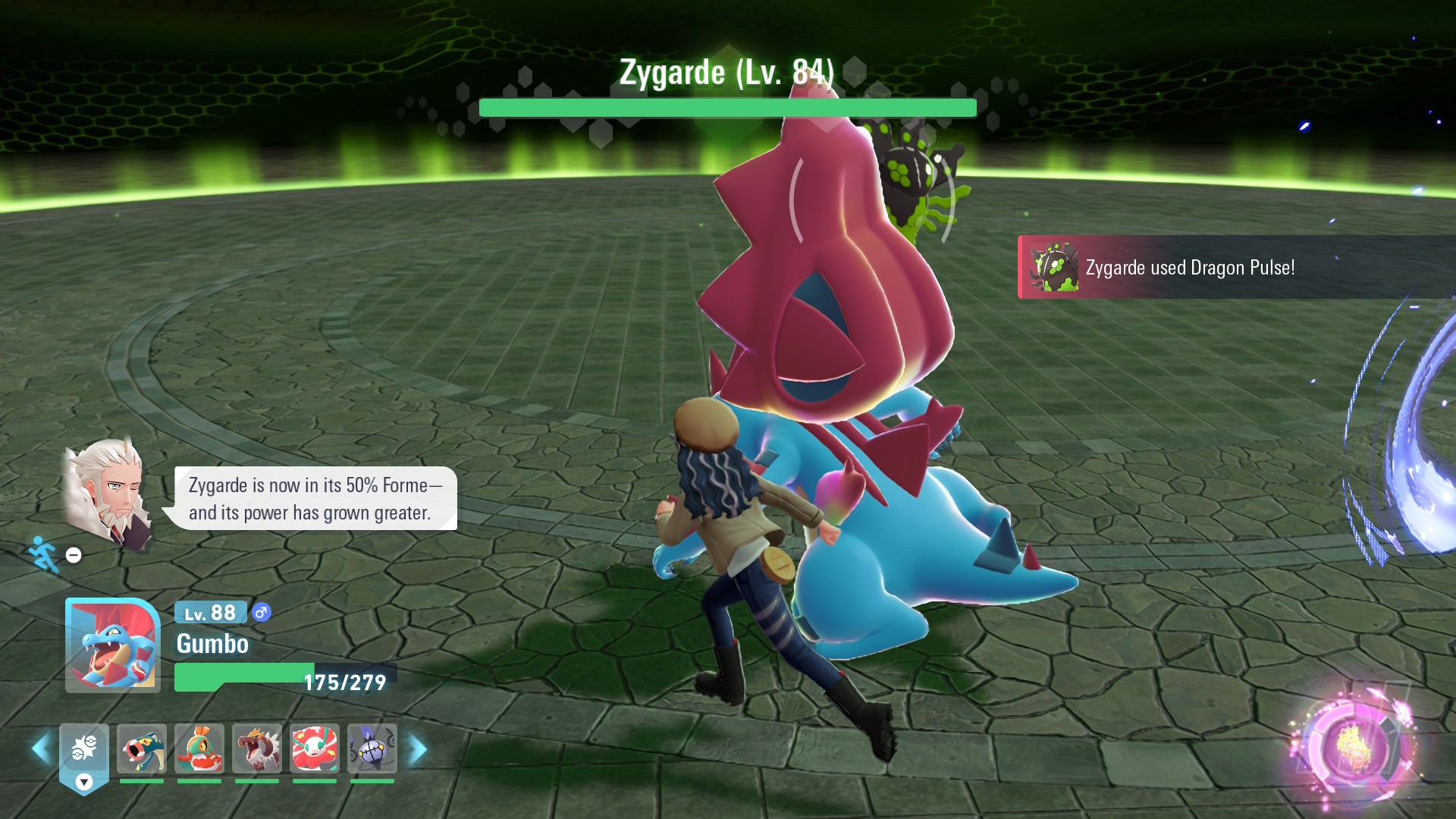The height and width of the screenshot is (819, 1456).
Task: Choose Hawlucha from the party row
Action: pyautogui.click(x=199, y=748)
